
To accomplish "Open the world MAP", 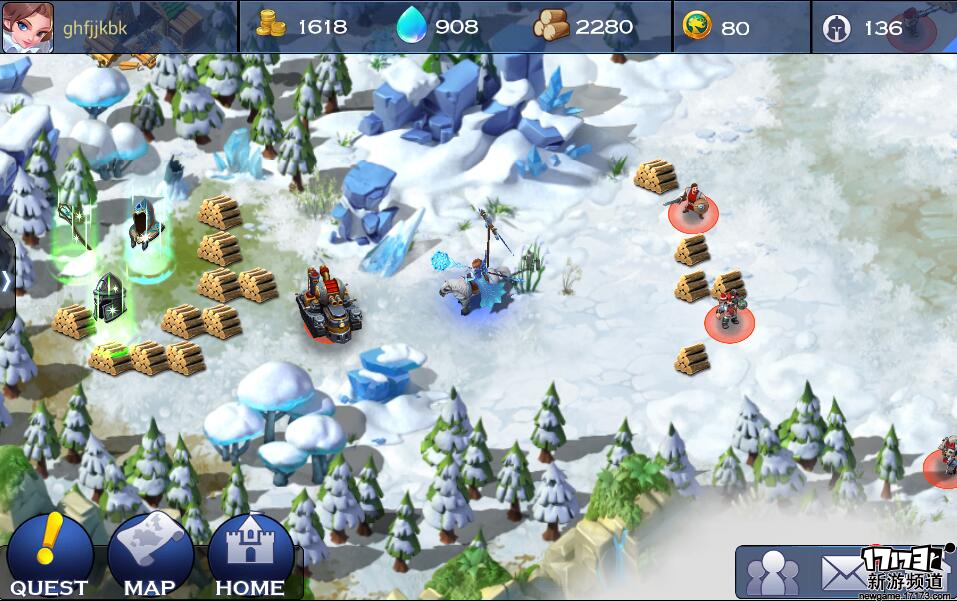I will [150, 556].
